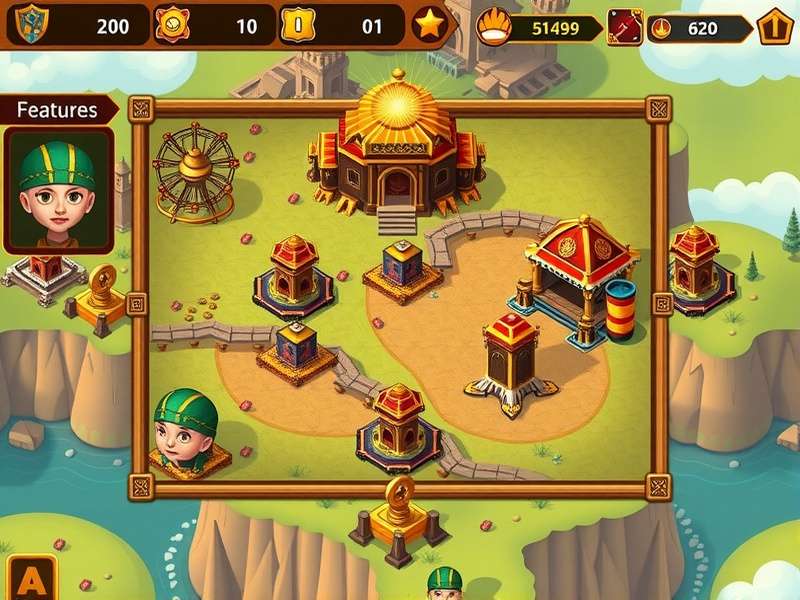The height and width of the screenshot is (600, 800).
Task: Click the red sword icon
Action: click(625, 27)
